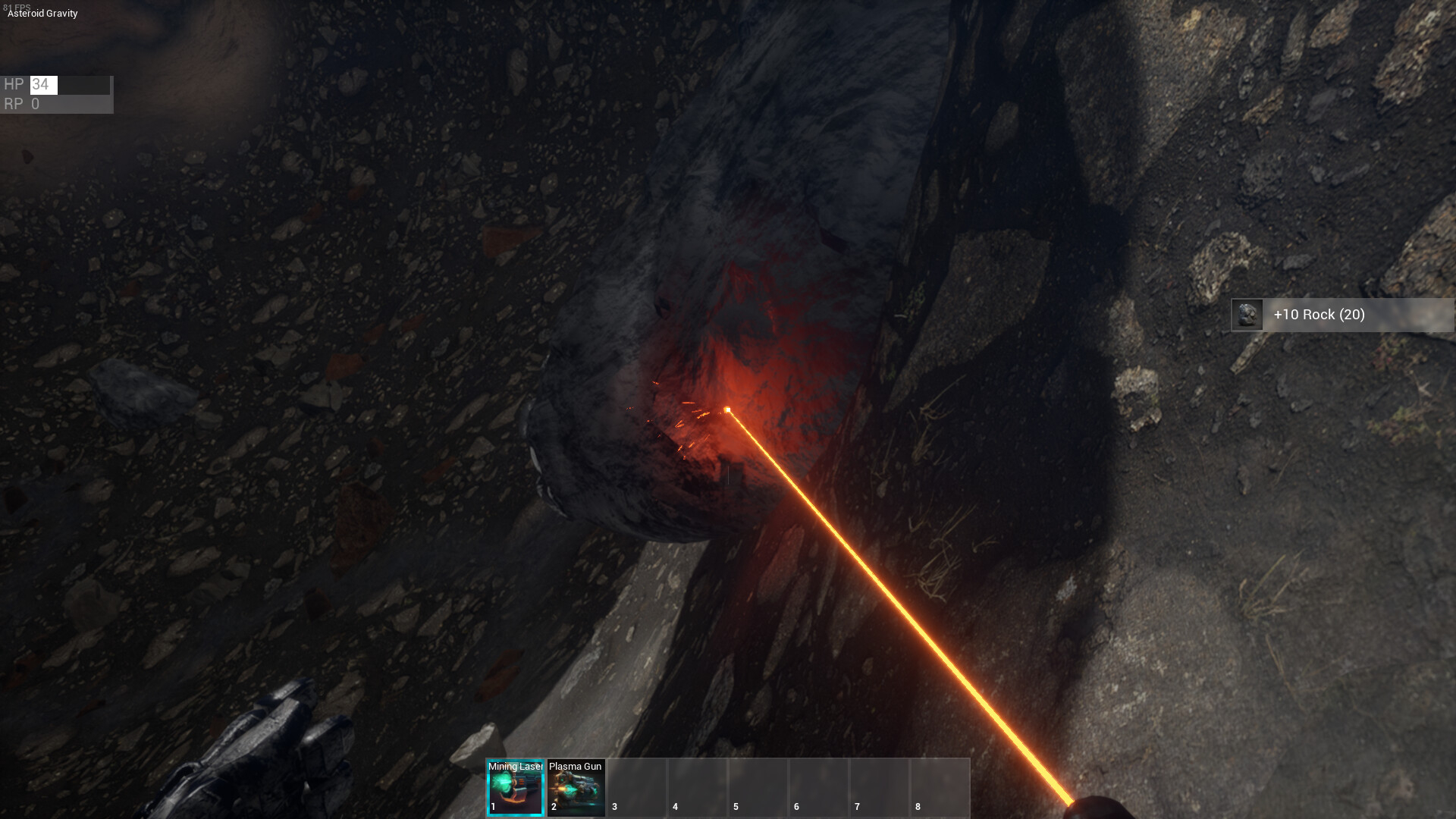Click the white HP progress bar segment
Image resolution: width=1456 pixels, height=819 pixels.
click(x=44, y=84)
